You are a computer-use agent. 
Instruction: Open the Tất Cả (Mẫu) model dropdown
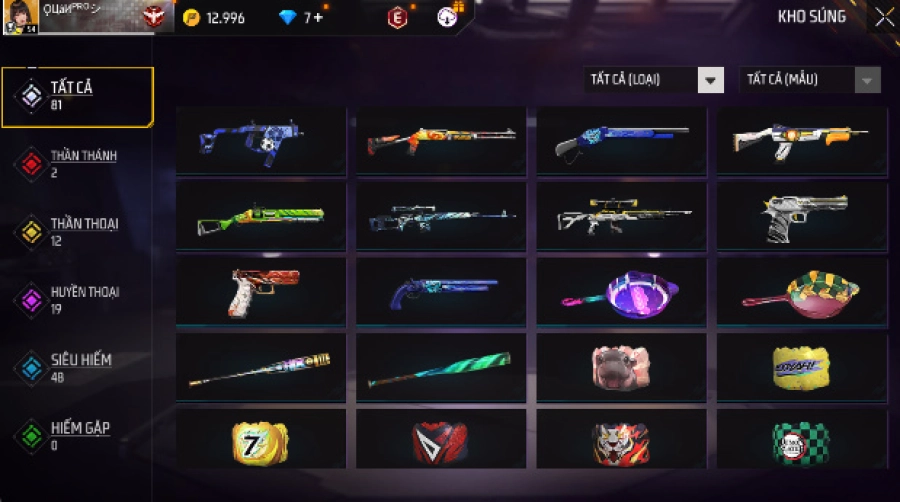pos(809,80)
